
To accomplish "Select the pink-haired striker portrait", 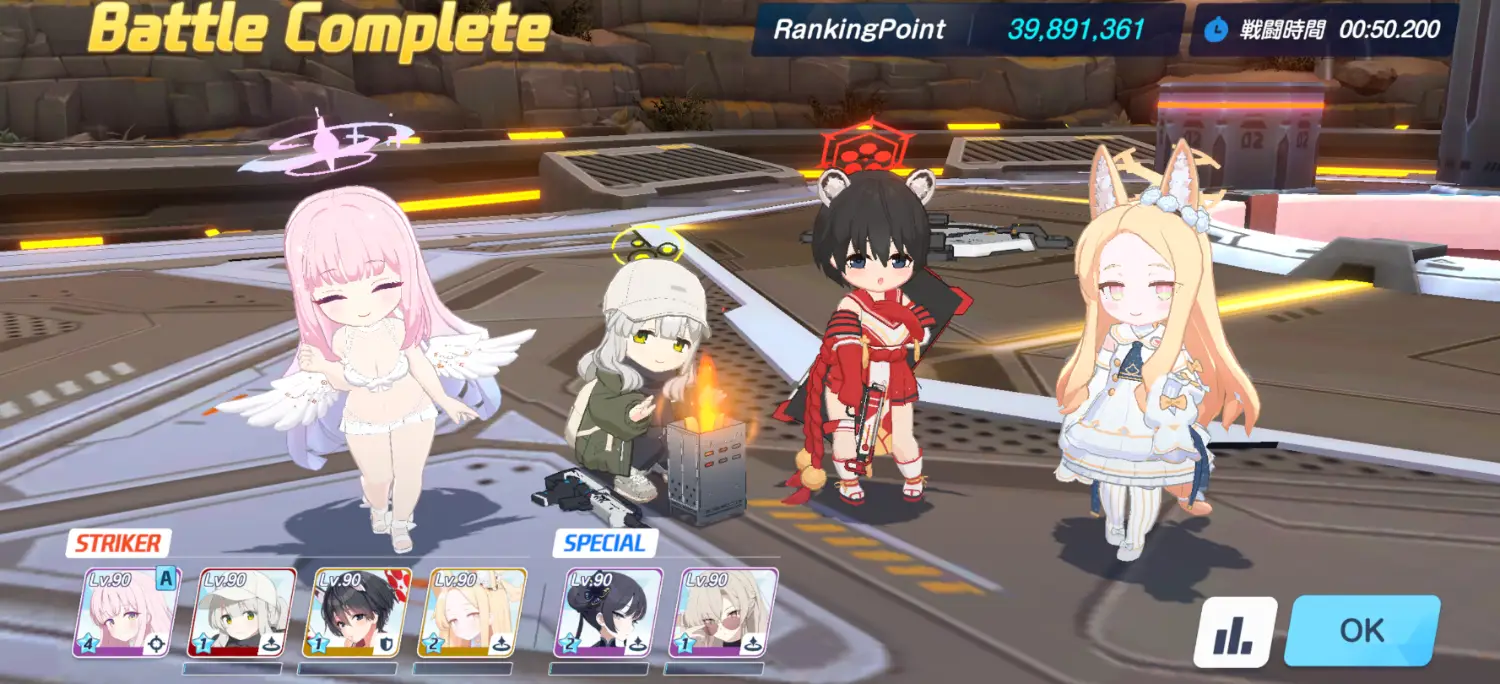I will [x=126, y=612].
